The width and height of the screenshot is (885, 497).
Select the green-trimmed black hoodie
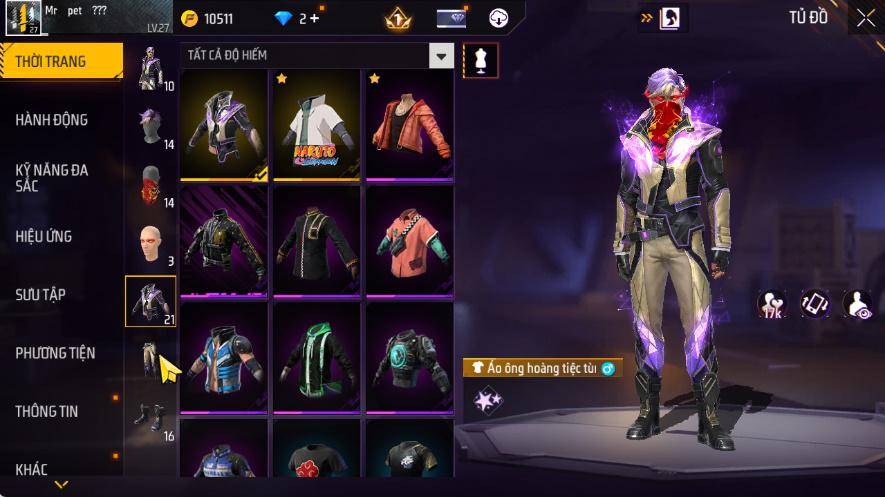(316, 358)
